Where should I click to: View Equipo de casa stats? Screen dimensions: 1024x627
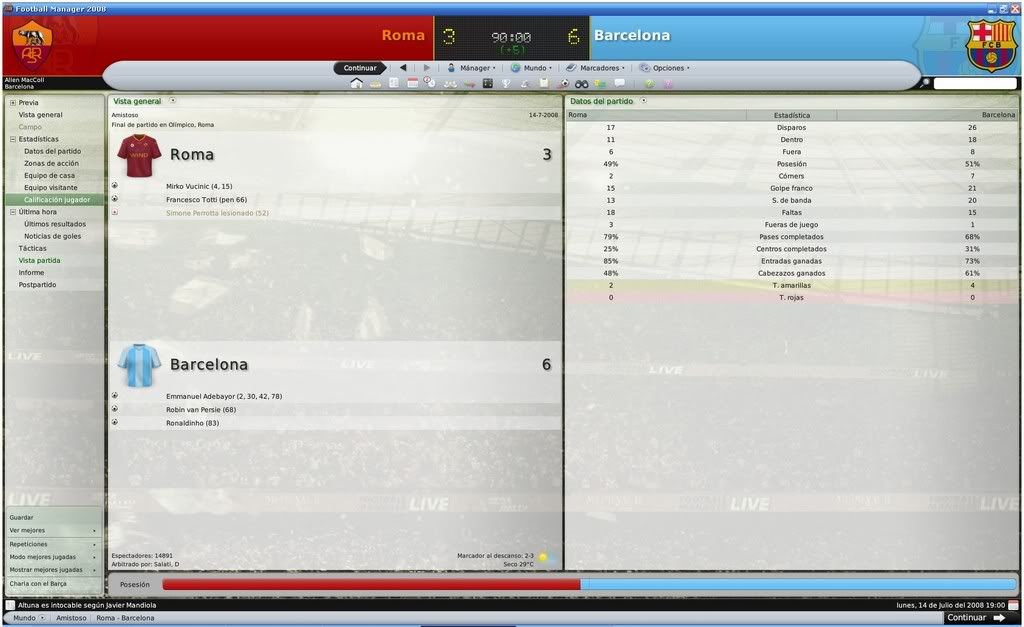(x=49, y=175)
